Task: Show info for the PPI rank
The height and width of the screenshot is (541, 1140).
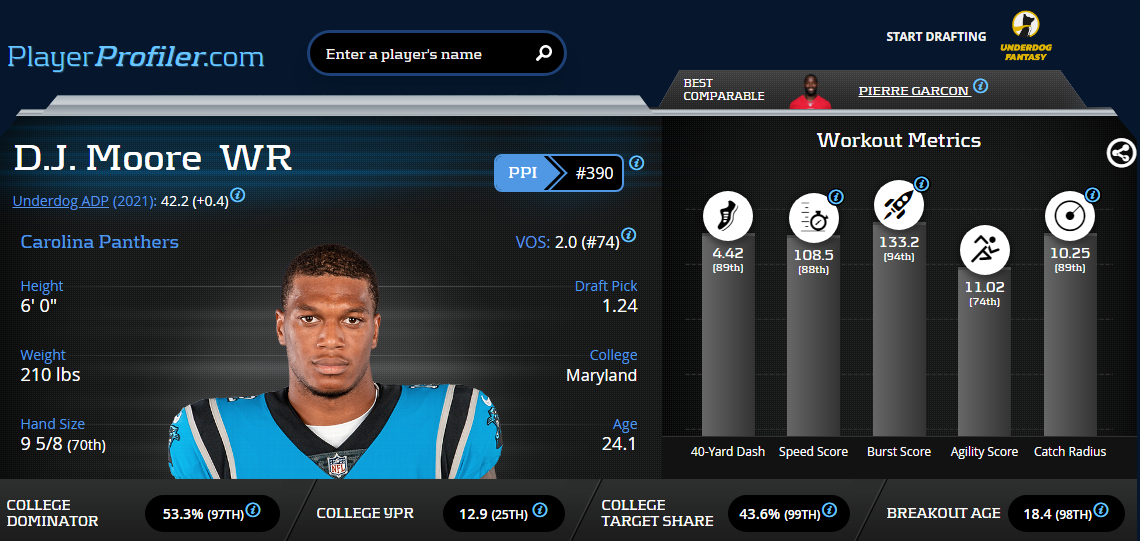Action: pos(637,163)
